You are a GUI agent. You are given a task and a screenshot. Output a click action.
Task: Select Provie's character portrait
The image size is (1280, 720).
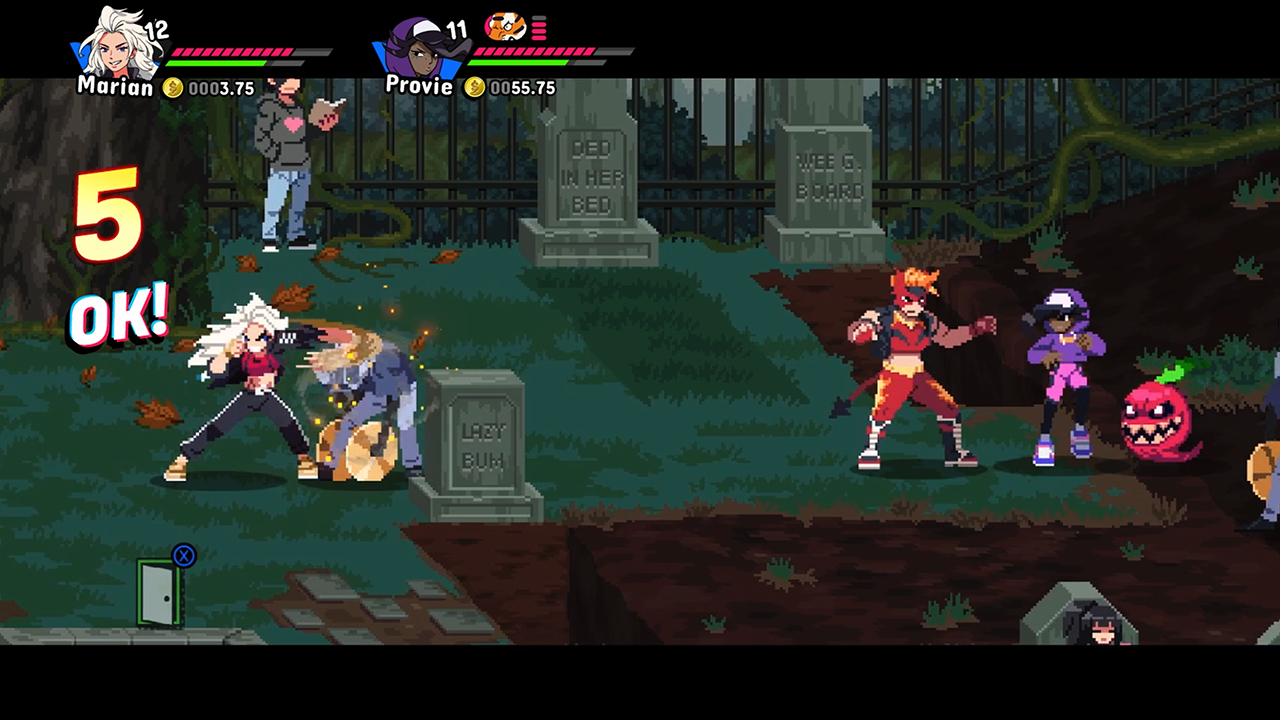pyautogui.click(x=418, y=47)
